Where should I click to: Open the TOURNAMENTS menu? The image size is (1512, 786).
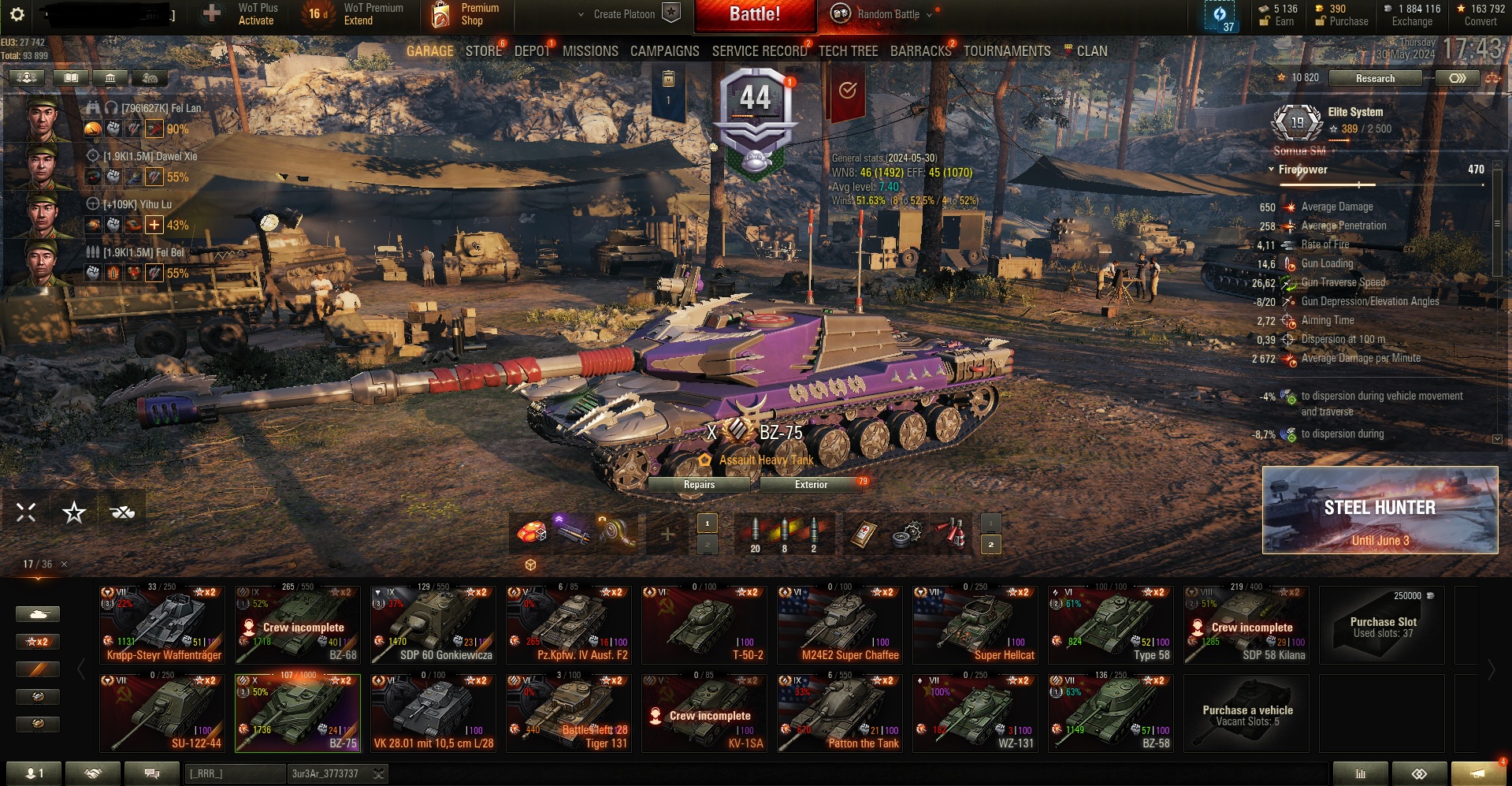pyautogui.click(x=1006, y=50)
